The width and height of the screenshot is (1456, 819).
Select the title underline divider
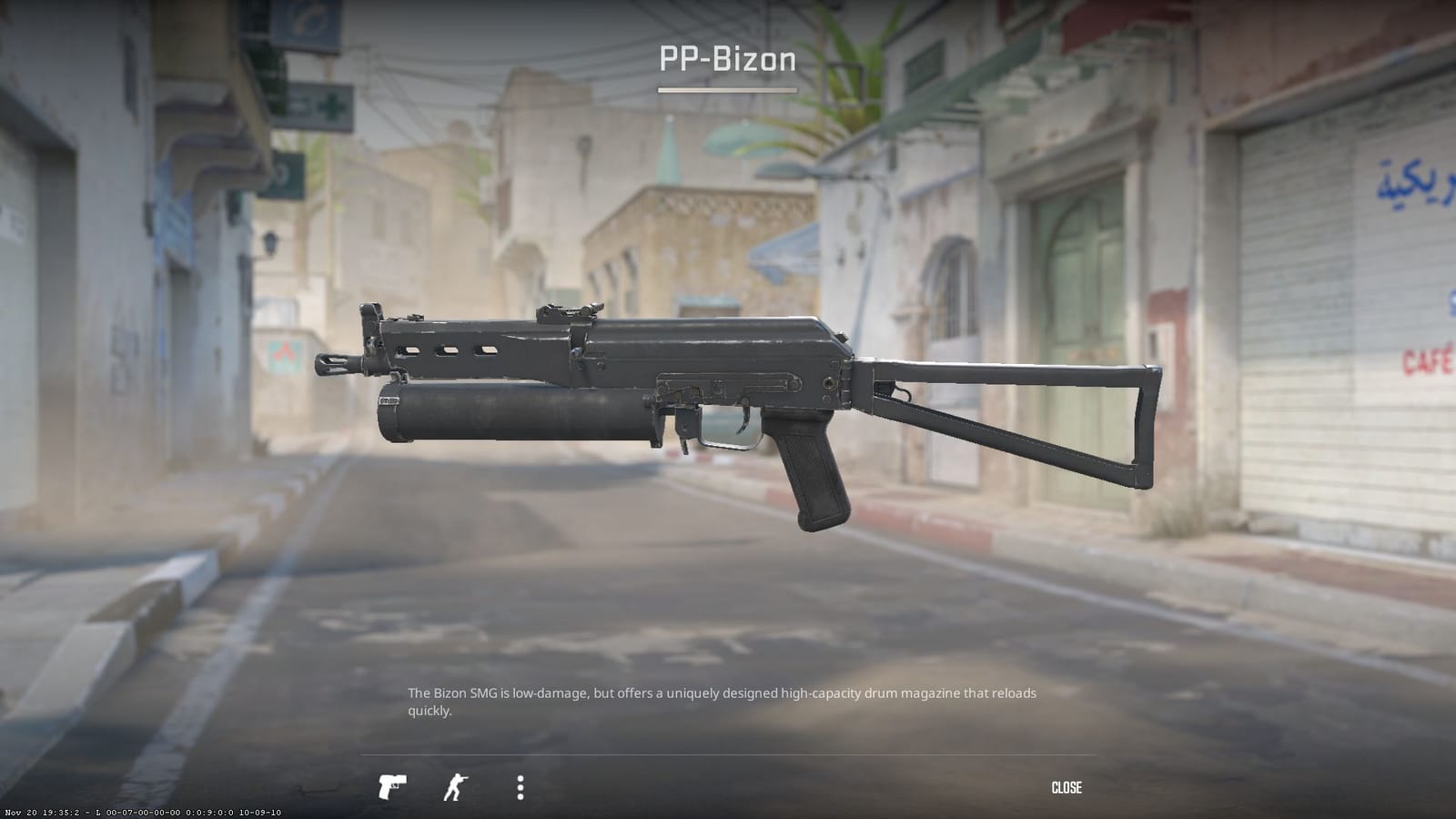coord(727,90)
